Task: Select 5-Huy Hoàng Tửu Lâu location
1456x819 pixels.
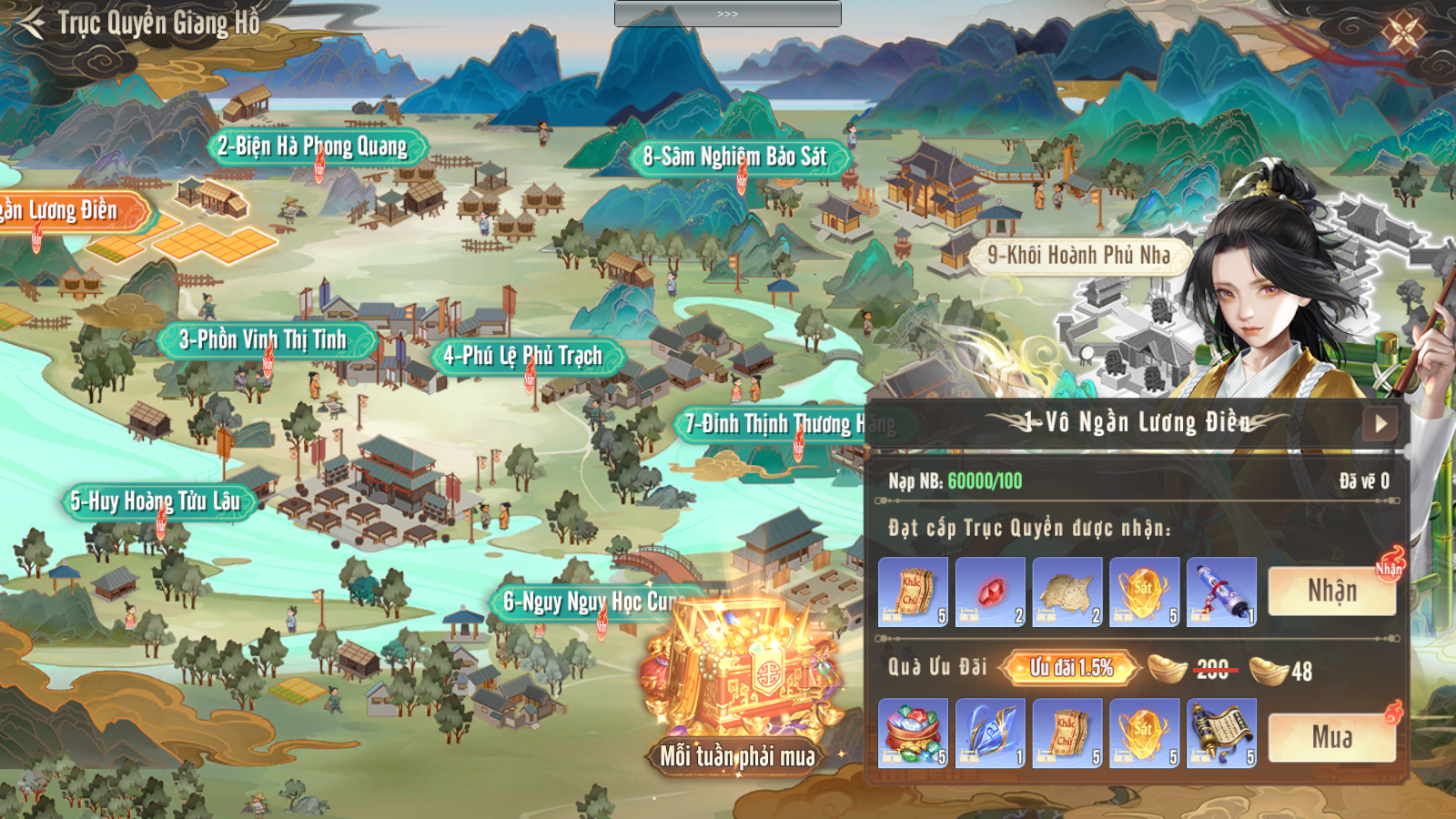Action: pyautogui.click(x=156, y=501)
